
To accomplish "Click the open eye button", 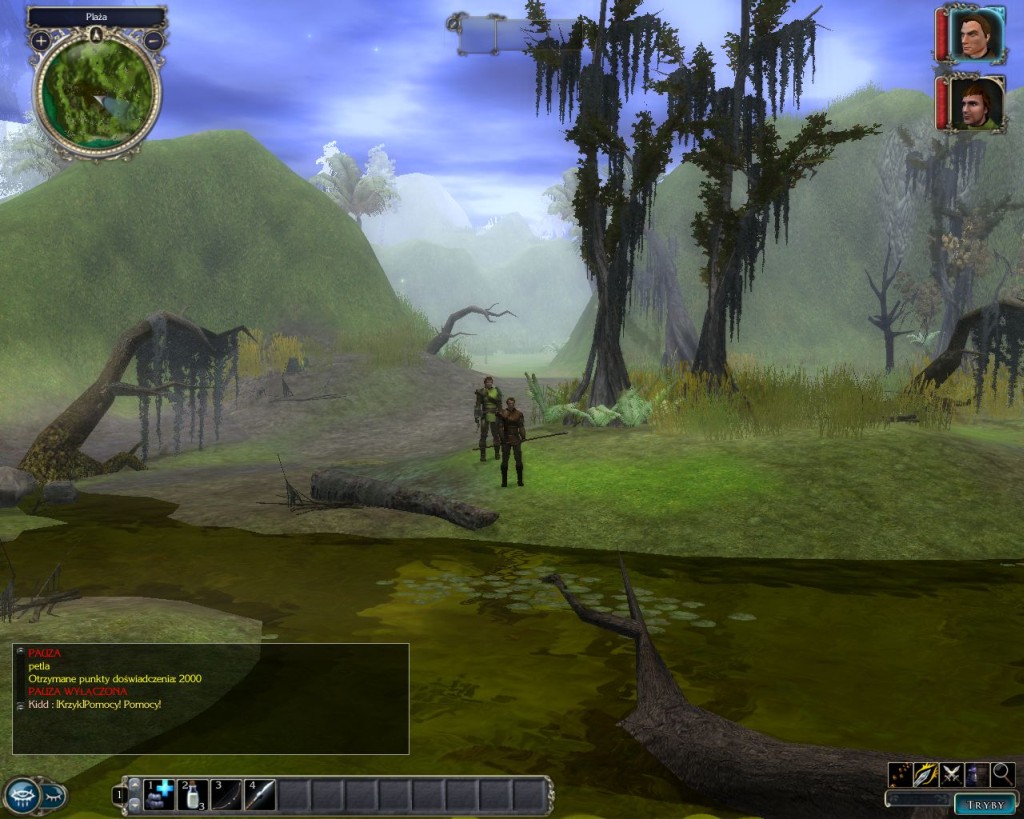I will coord(22,795).
